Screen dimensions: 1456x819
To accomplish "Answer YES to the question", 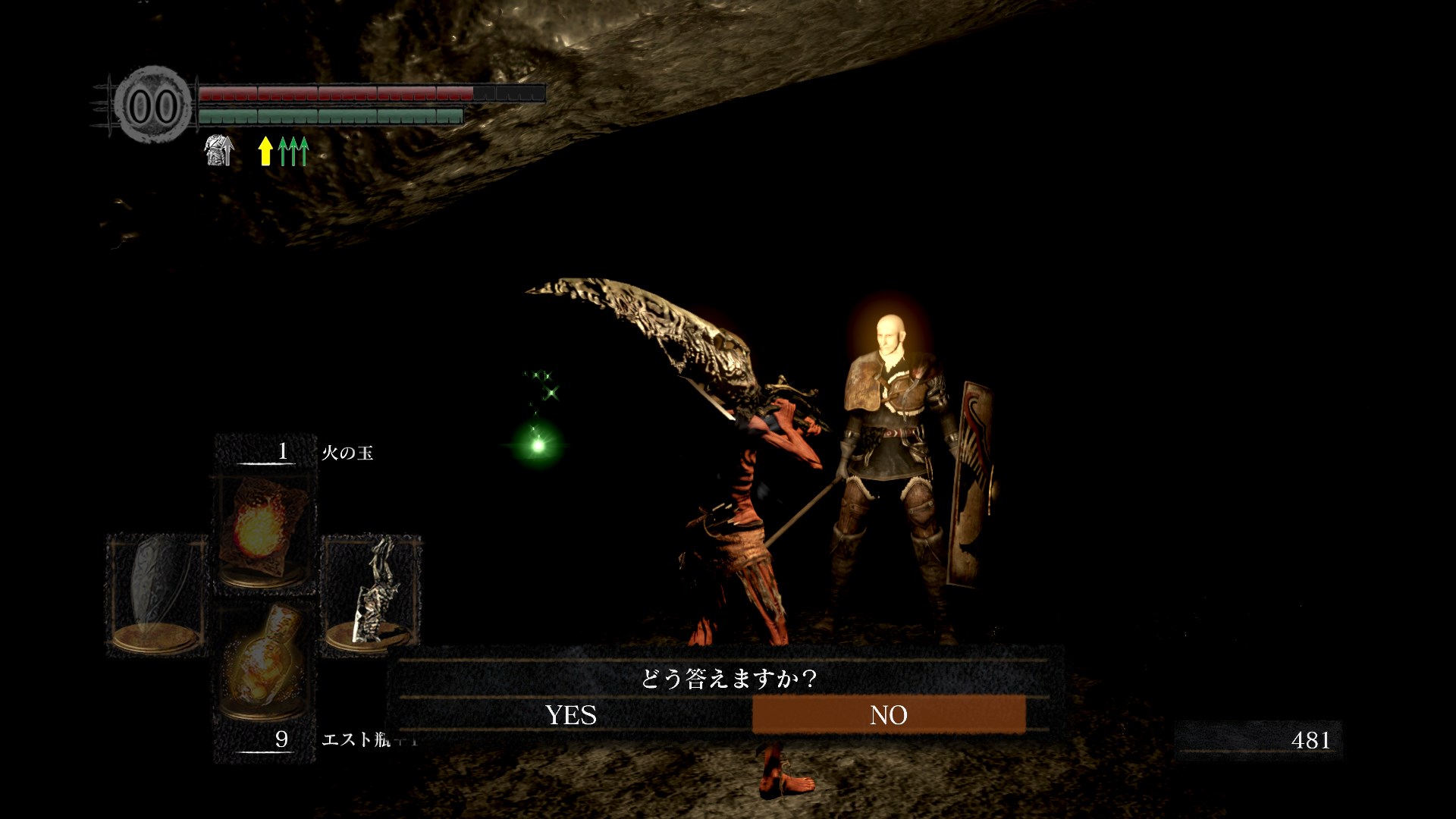I will coord(570,715).
